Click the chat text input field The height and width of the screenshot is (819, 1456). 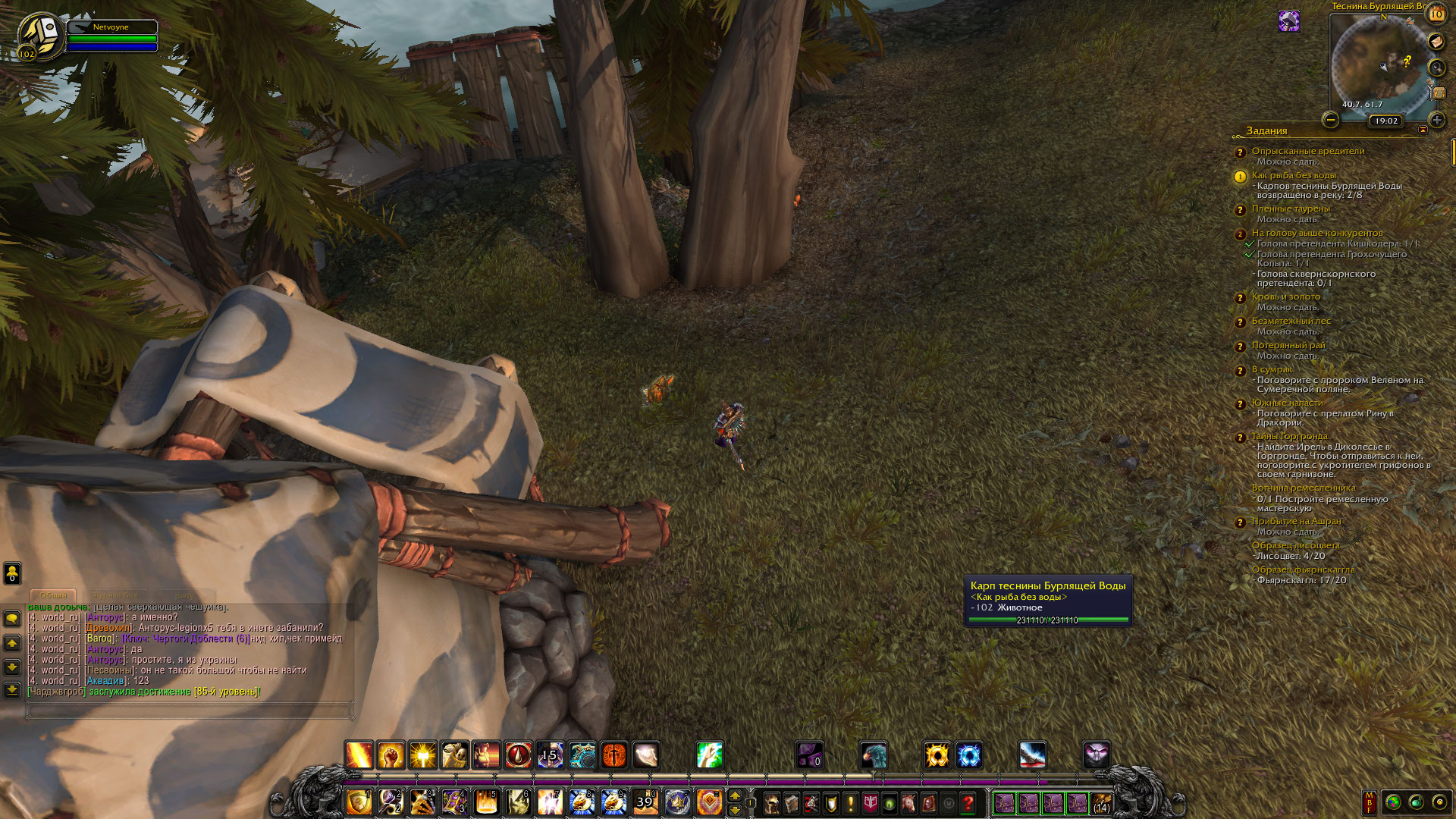[190, 711]
